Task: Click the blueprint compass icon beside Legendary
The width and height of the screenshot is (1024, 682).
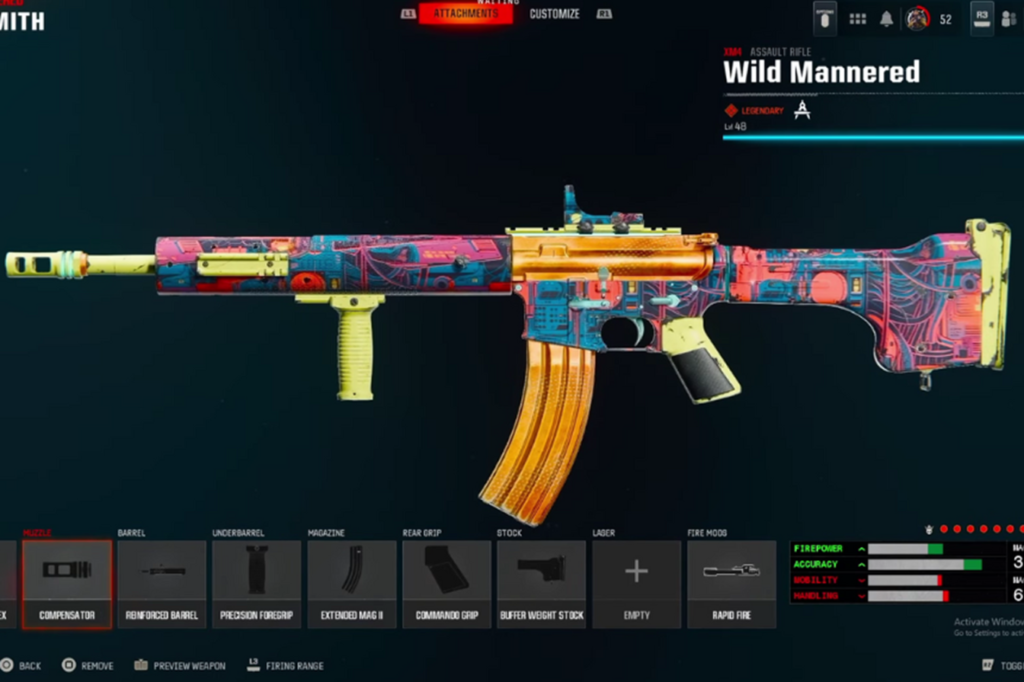Action: tap(802, 110)
